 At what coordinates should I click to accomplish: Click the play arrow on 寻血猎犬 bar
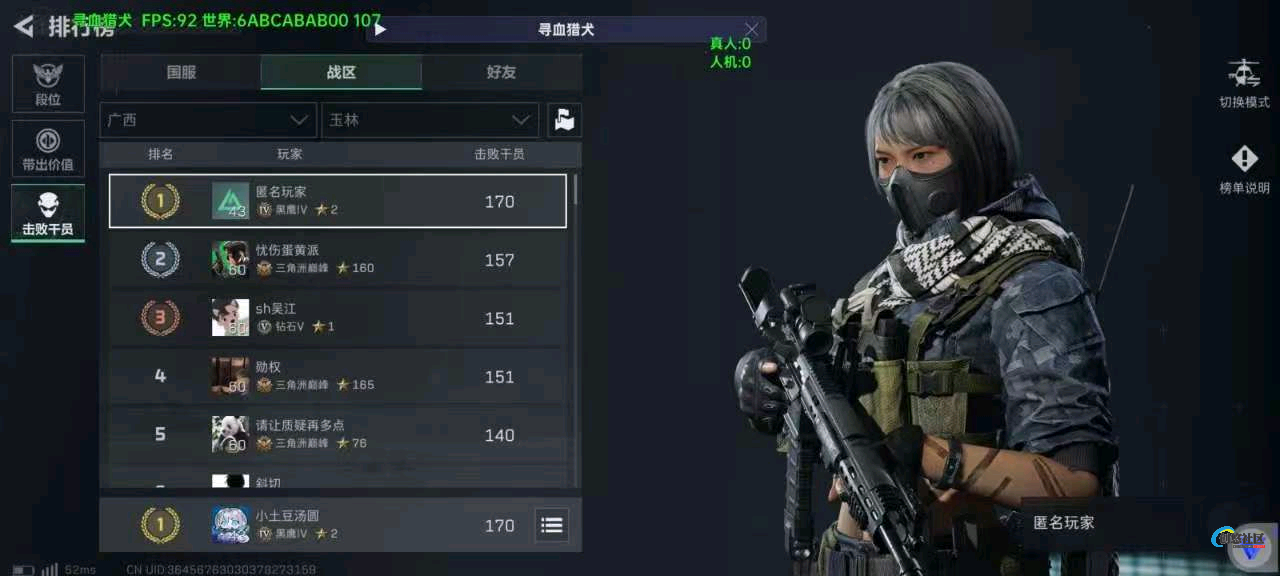click(381, 30)
